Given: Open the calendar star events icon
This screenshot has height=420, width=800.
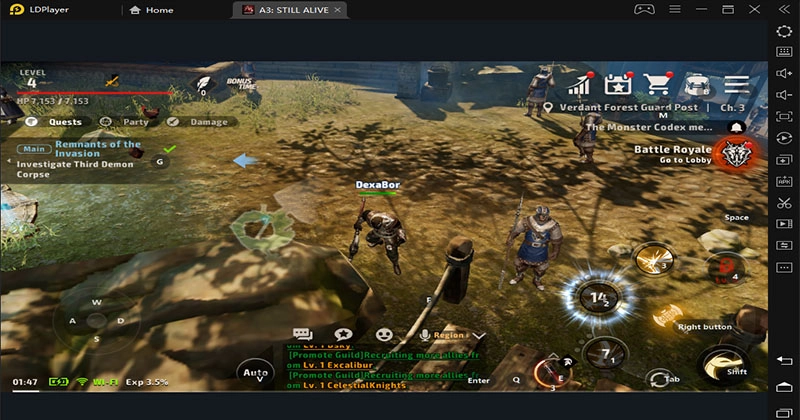Looking at the screenshot, I should 617,84.
